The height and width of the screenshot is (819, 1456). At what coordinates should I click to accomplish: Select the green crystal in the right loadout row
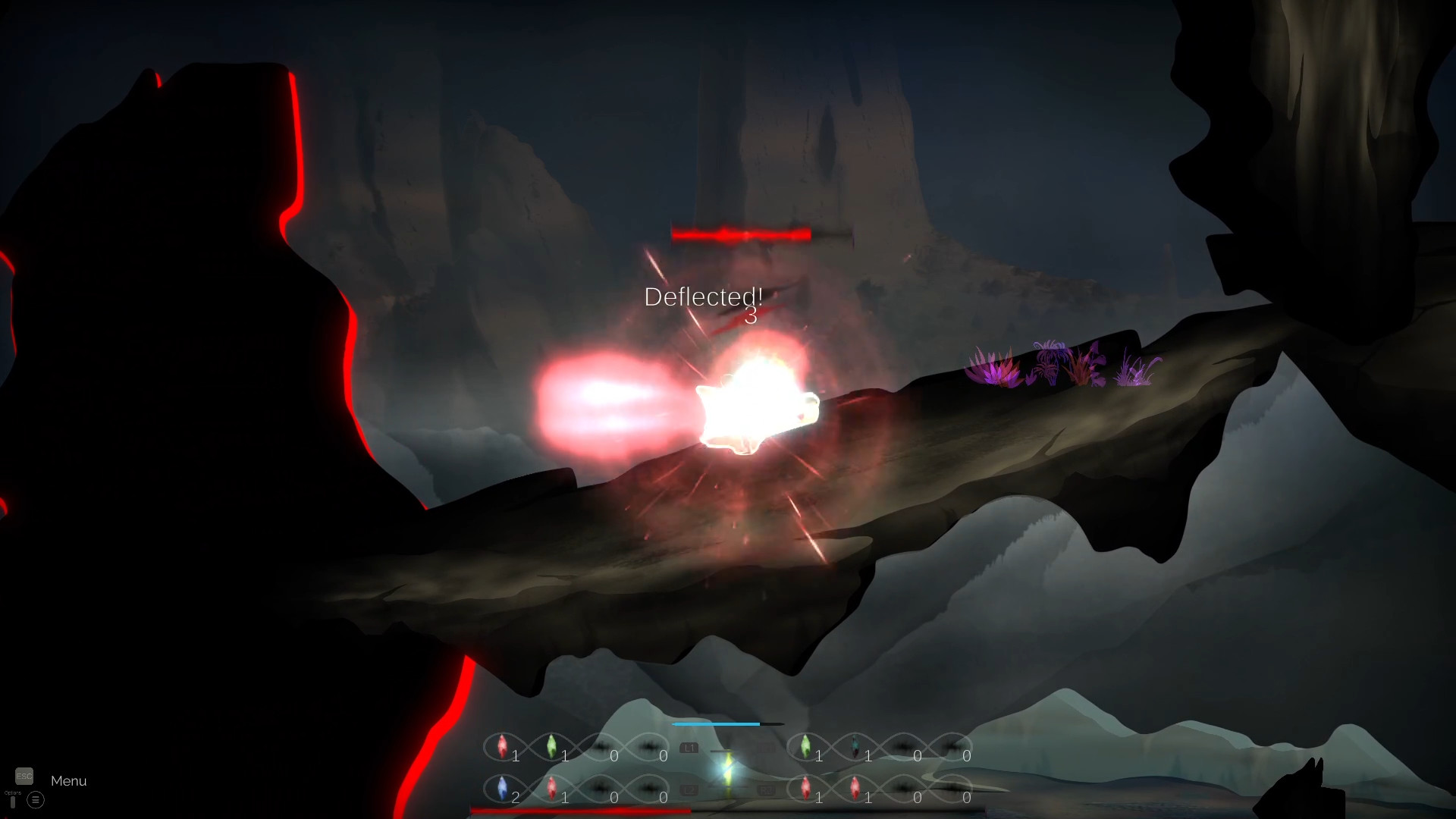tap(805, 746)
